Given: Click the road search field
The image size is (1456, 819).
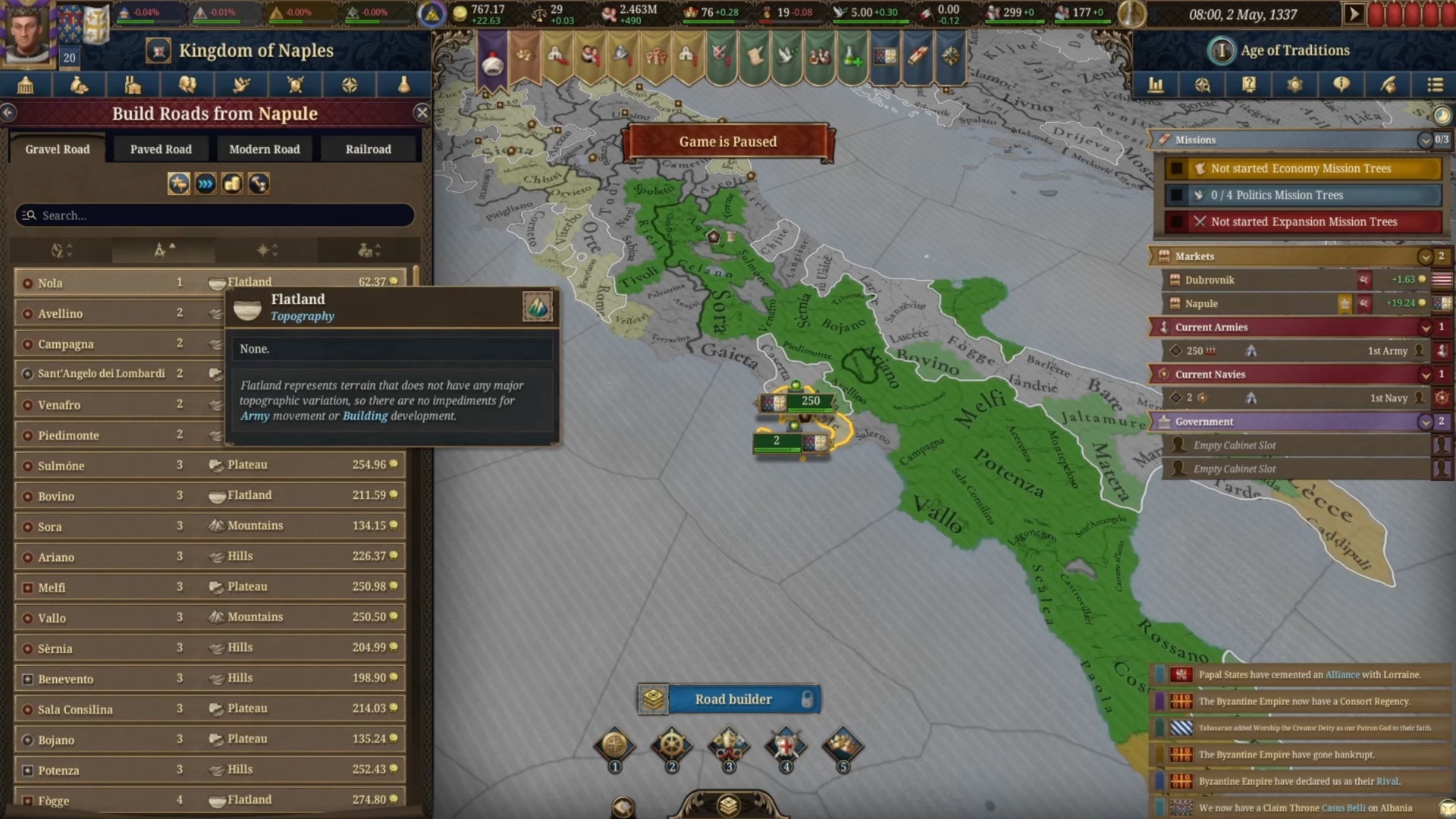Looking at the screenshot, I should click(215, 215).
